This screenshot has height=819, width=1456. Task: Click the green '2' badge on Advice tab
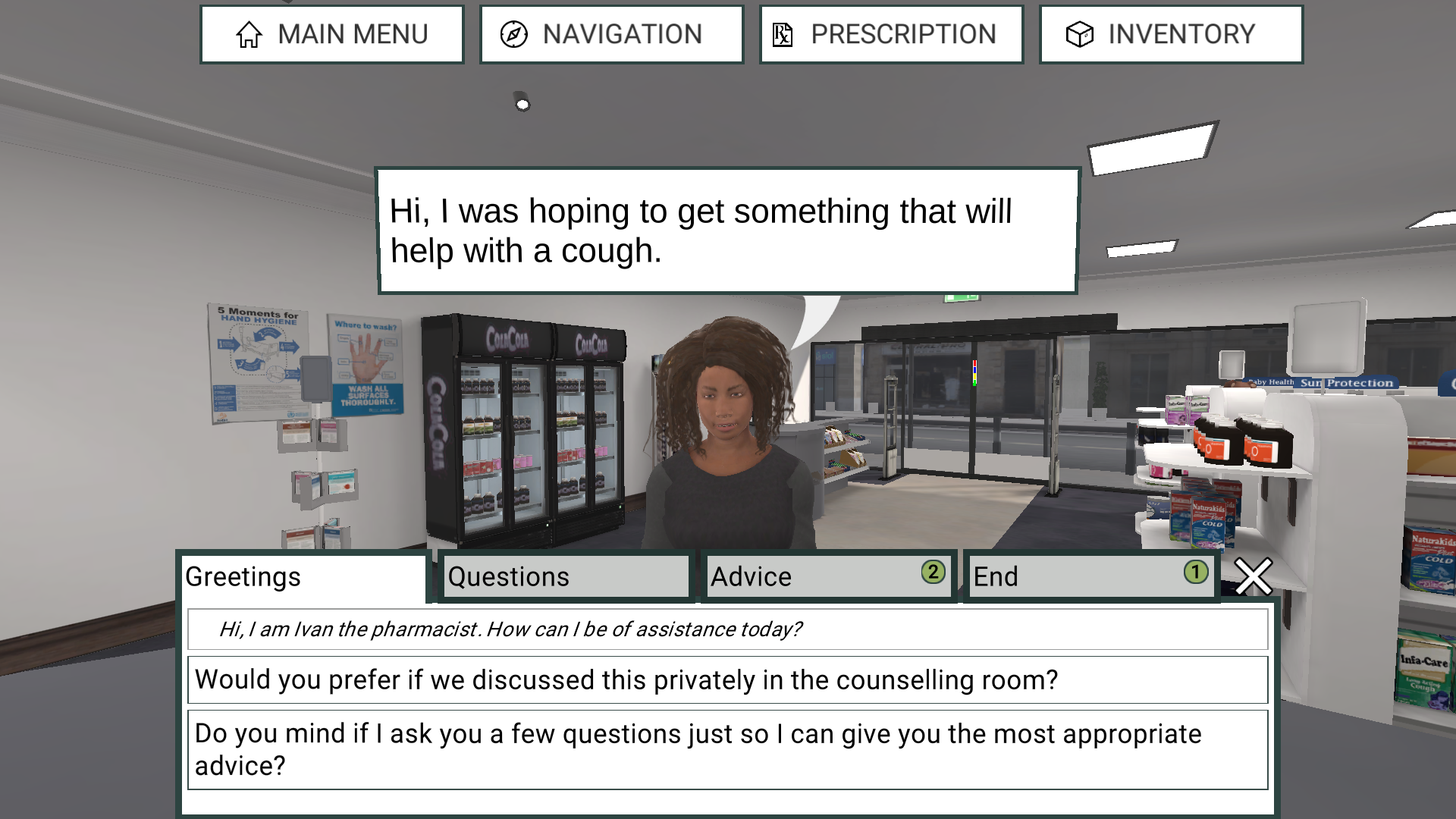coord(934,571)
